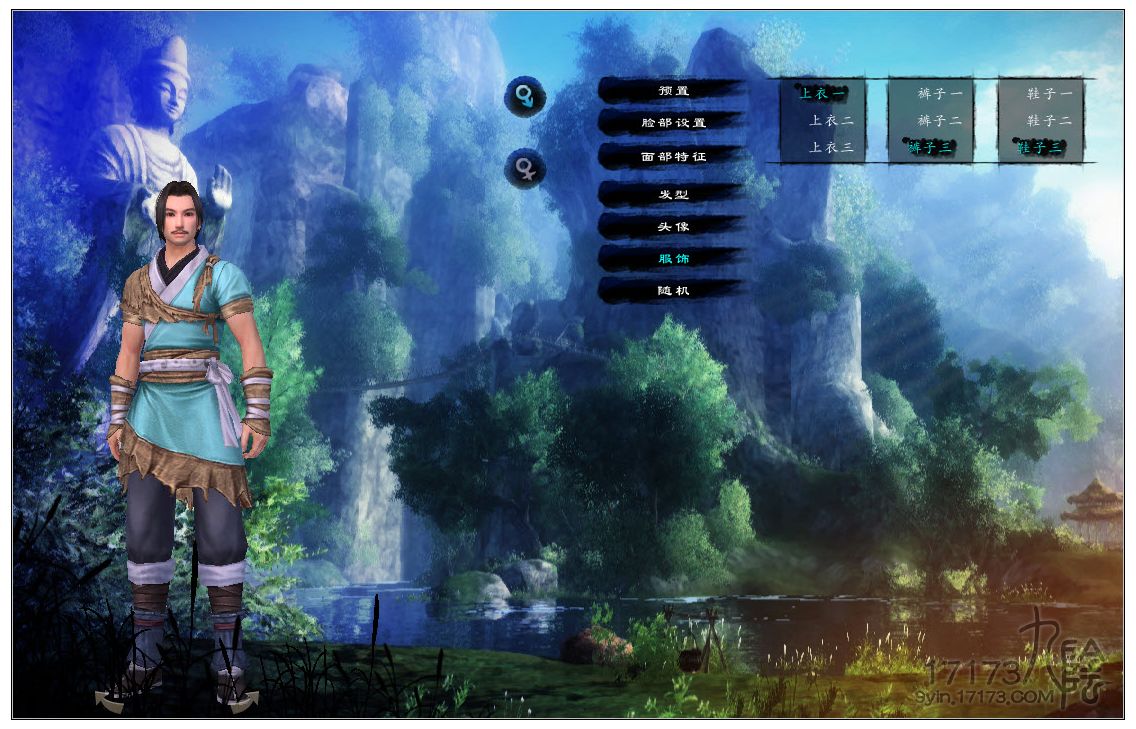Pick shoes option 鞋子一
Image resolution: width=1136 pixels, height=729 pixels.
1049,94
